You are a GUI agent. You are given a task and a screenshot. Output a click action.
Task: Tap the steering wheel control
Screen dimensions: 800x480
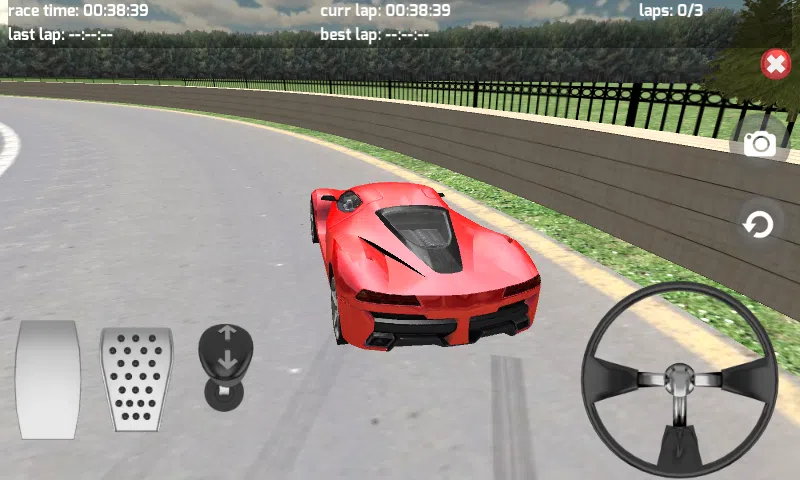coord(680,379)
